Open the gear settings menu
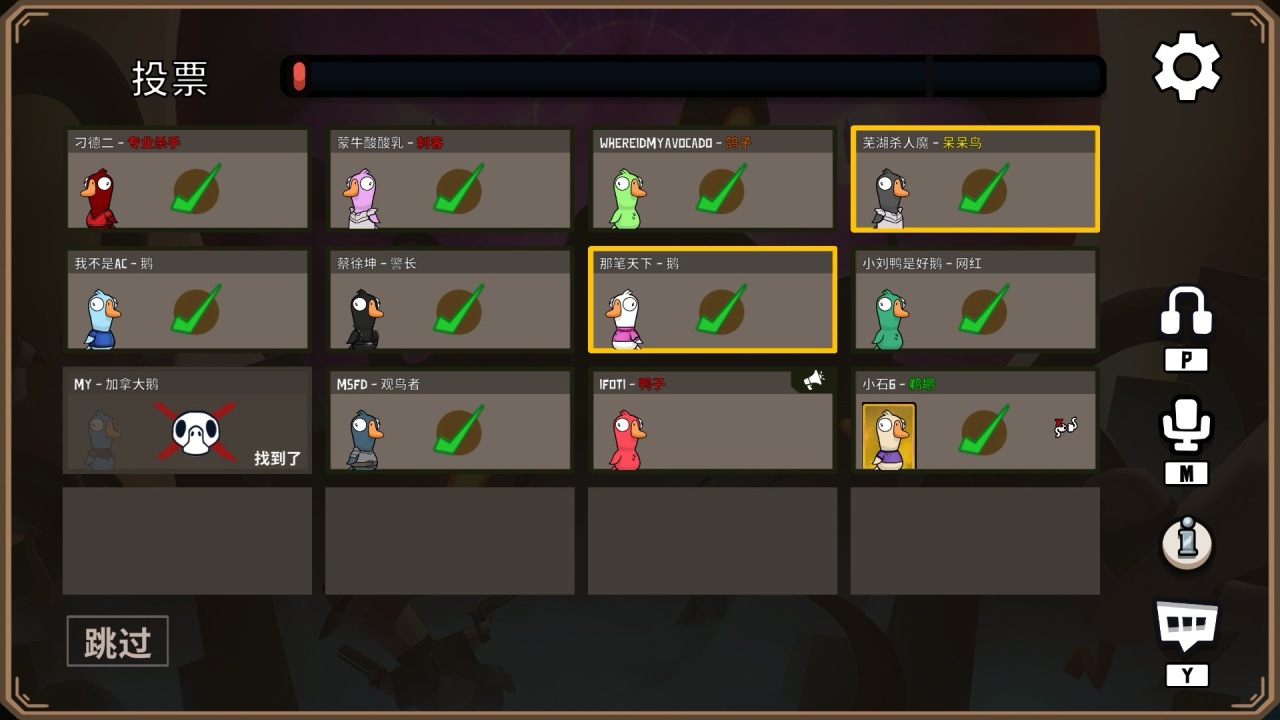The image size is (1280, 720). [x=1187, y=67]
